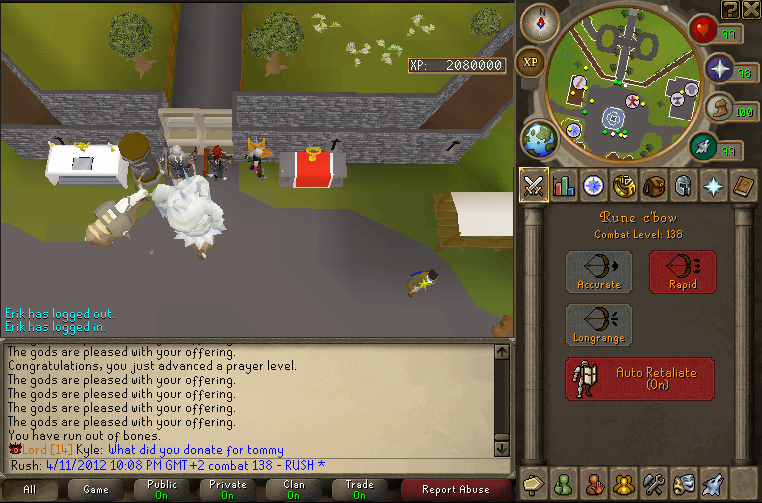Image resolution: width=762 pixels, height=503 pixels.
Task: Open the green friends list tab
Action: pyautogui.click(x=564, y=483)
